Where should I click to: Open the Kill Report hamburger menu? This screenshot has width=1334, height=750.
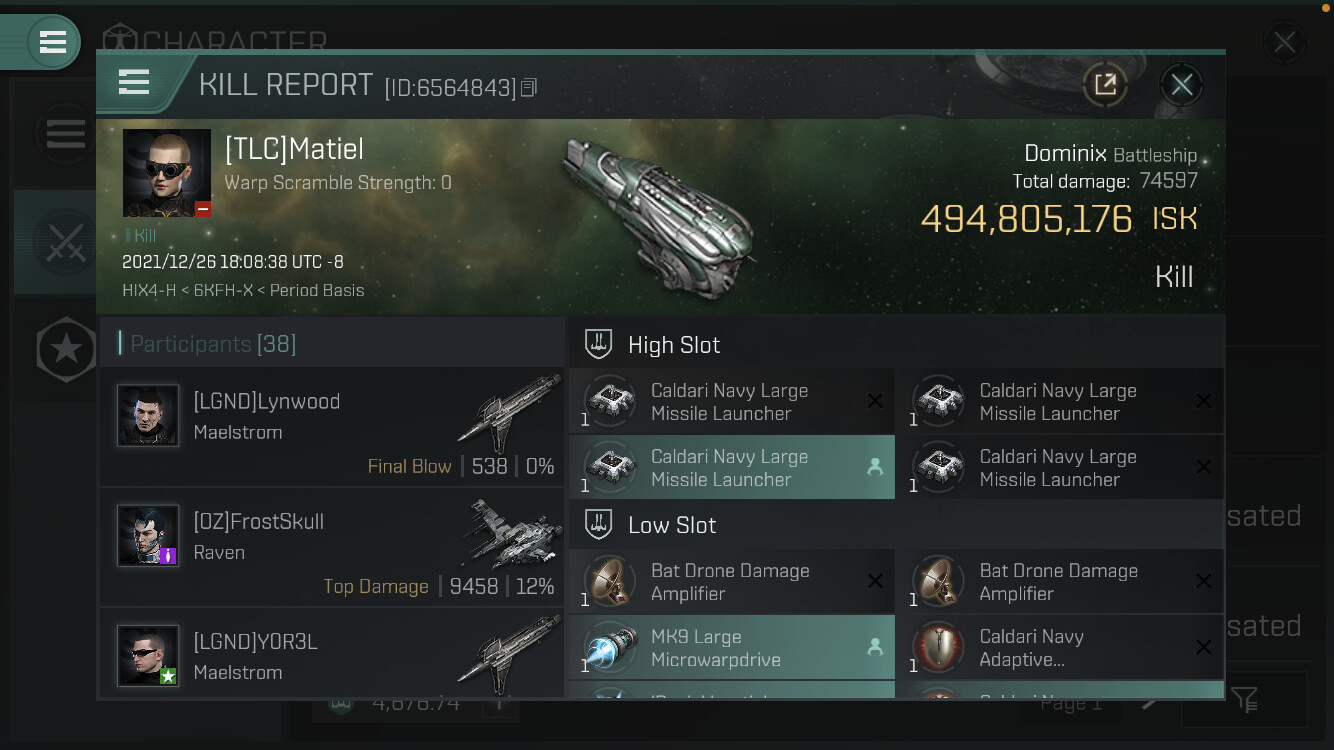click(134, 82)
